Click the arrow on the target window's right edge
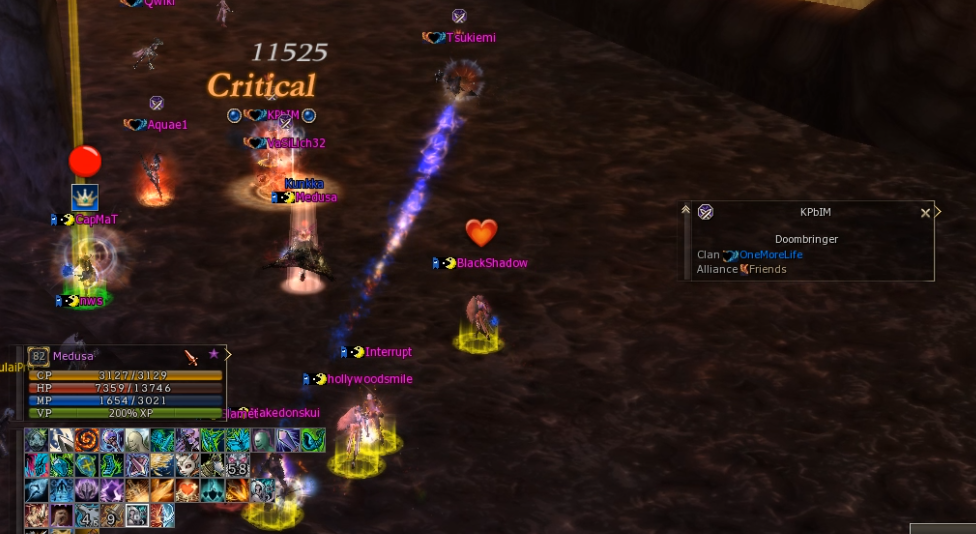This screenshot has width=976, height=534. pyautogui.click(x=938, y=212)
